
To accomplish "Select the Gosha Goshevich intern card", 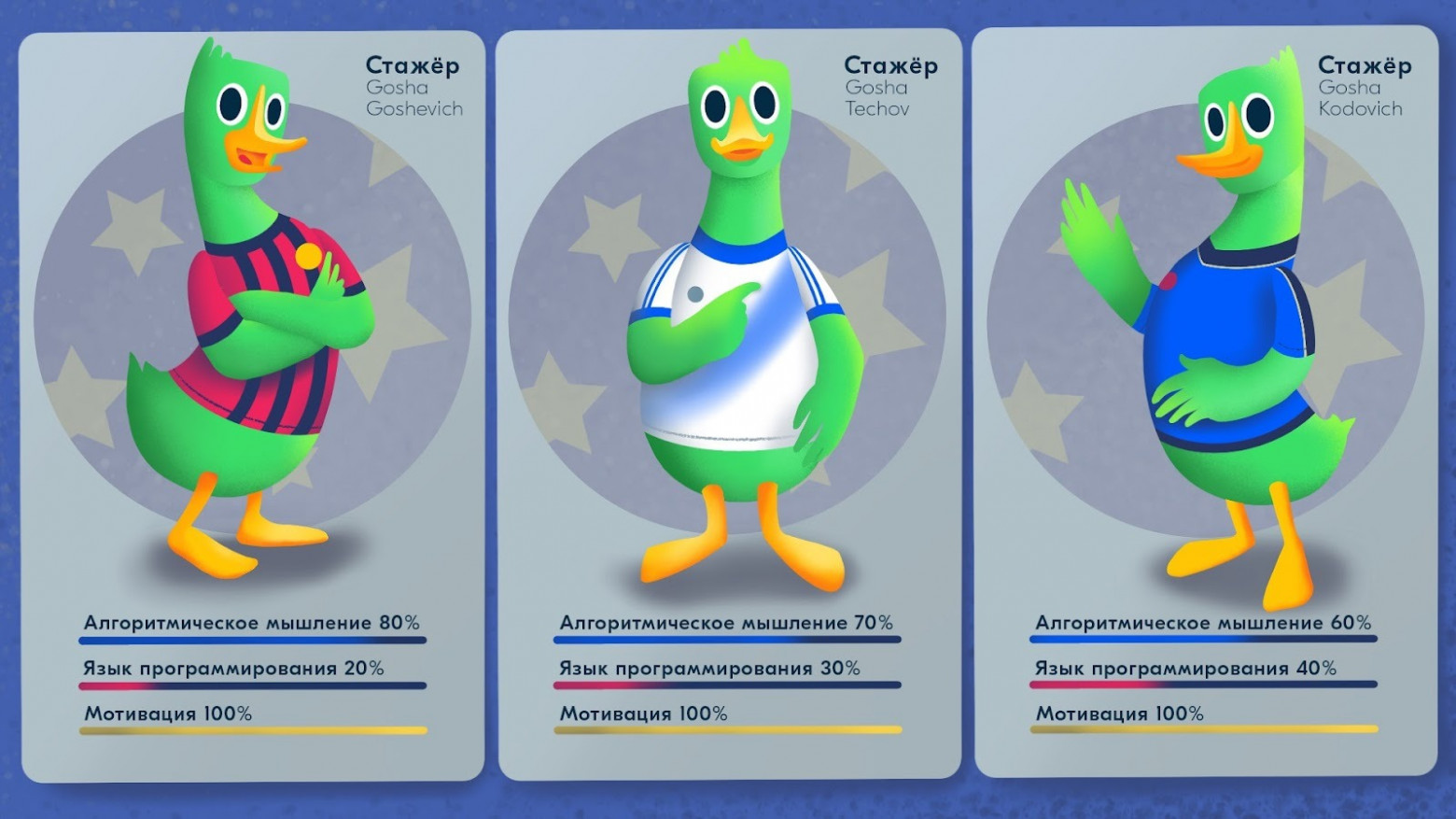I will point(252,407).
